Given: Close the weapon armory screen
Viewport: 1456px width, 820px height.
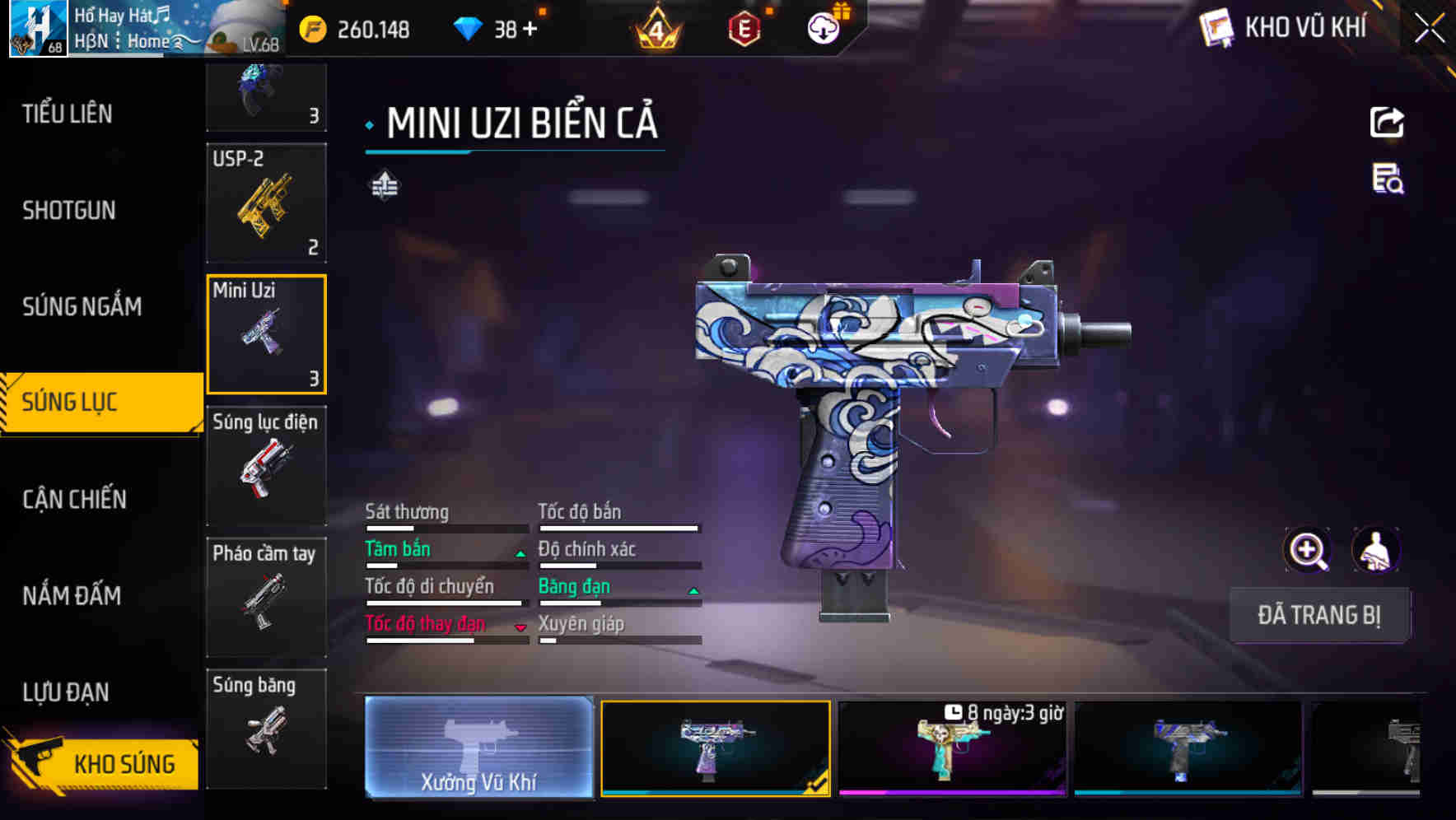Looking at the screenshot, I should click(1430, 29).
